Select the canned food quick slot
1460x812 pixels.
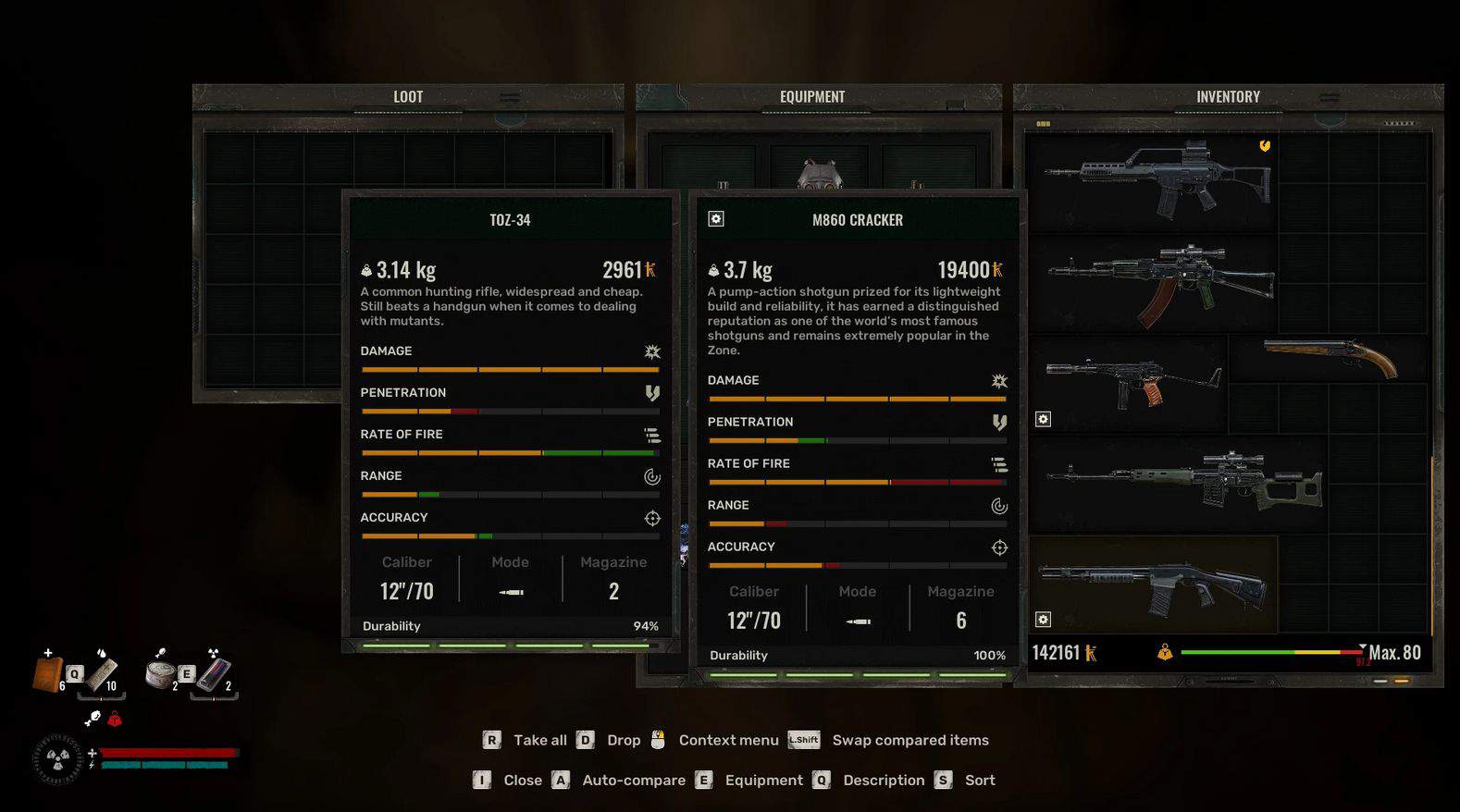click(x=161, y=673)
